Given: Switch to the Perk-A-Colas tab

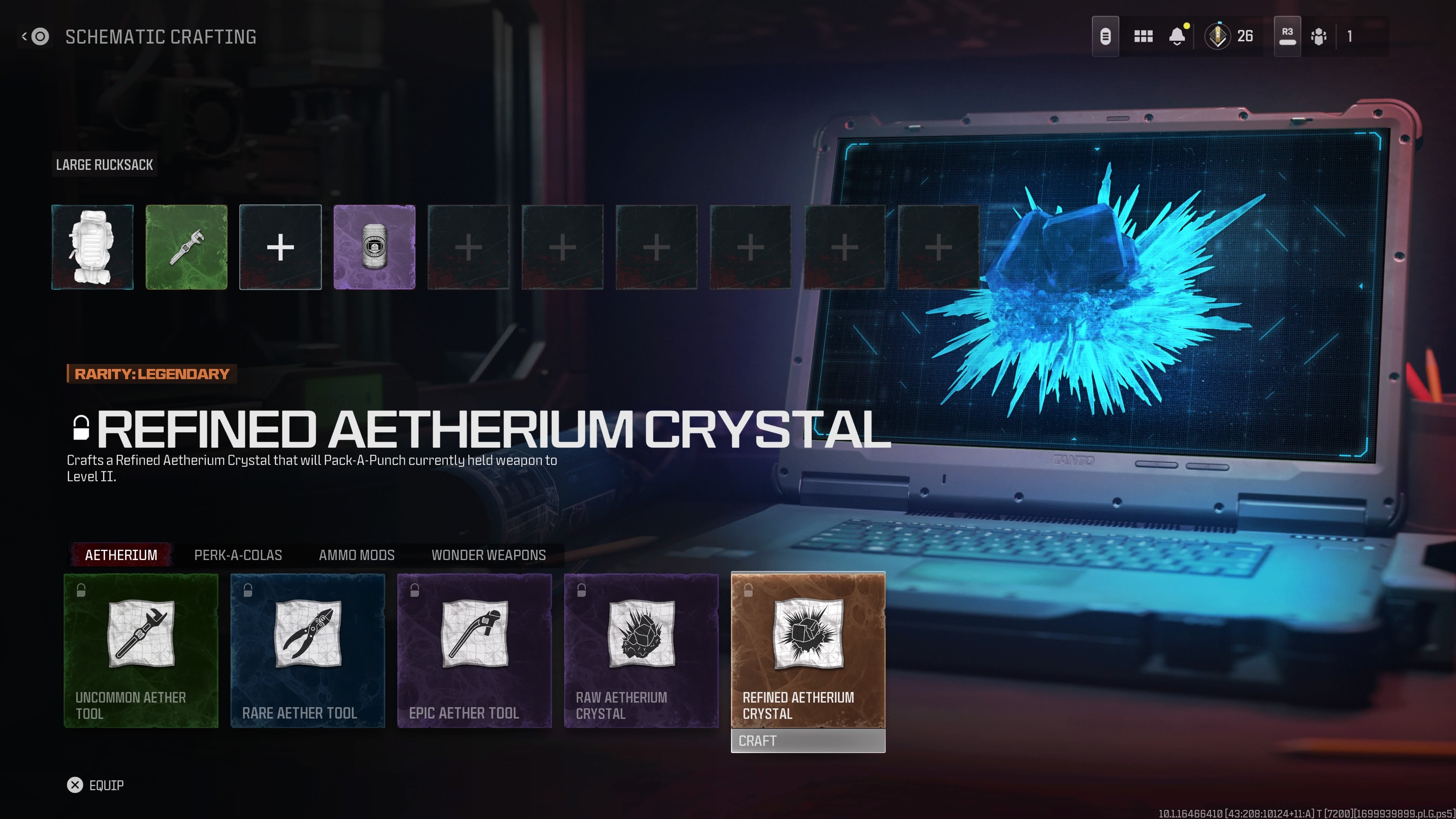Looking at the screenshot, I should click(238, 555).
